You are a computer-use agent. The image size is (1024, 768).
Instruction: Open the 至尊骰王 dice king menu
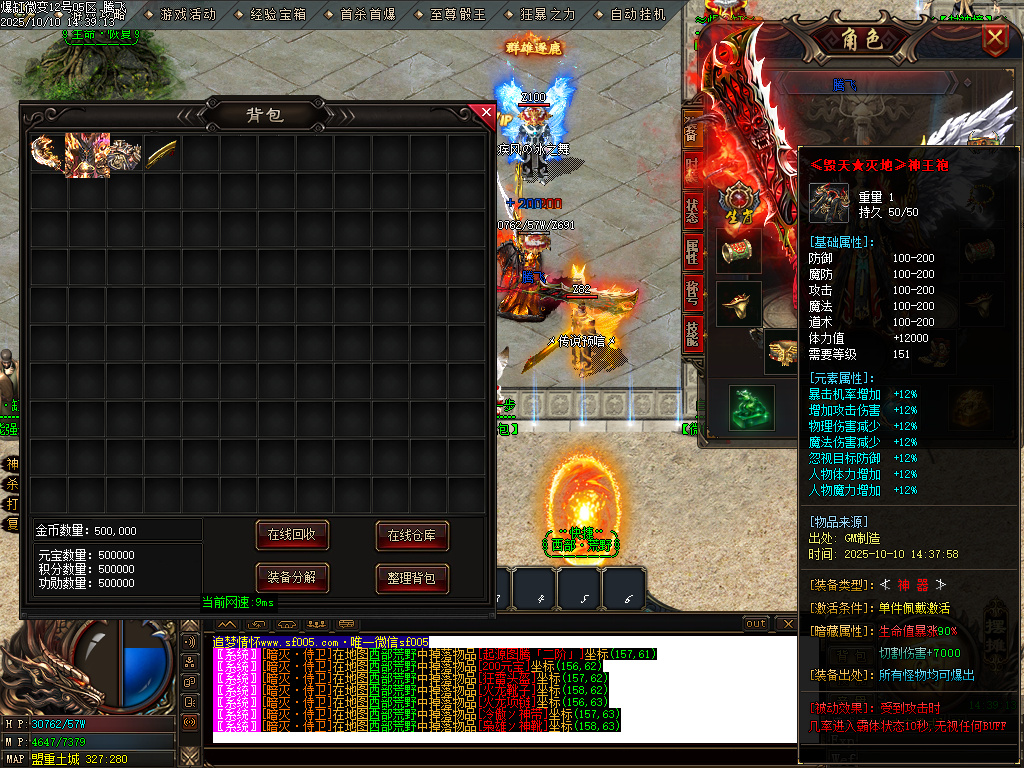(457, 15)
